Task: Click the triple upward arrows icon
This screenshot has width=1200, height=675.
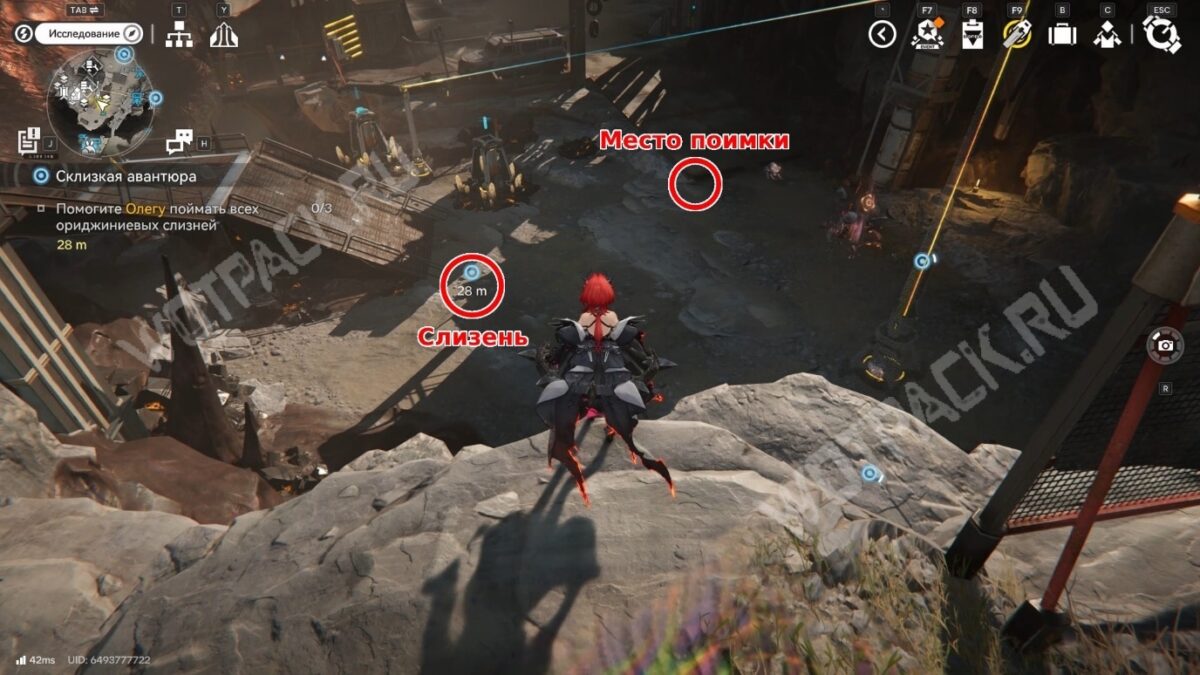Action: (x=223, y=35)
